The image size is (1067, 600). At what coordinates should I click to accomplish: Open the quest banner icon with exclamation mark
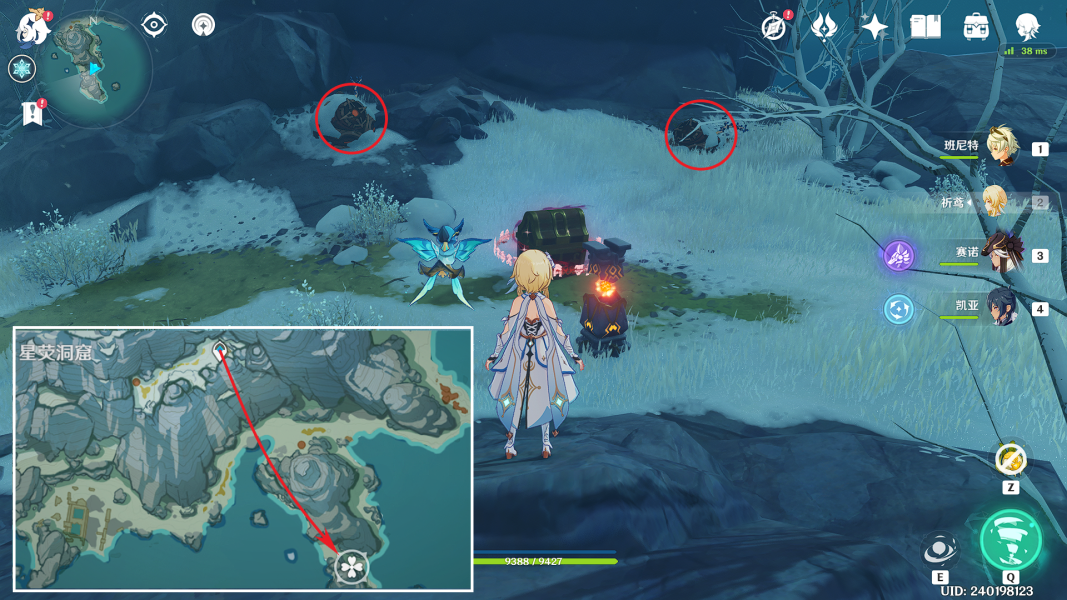pos(32,113)
